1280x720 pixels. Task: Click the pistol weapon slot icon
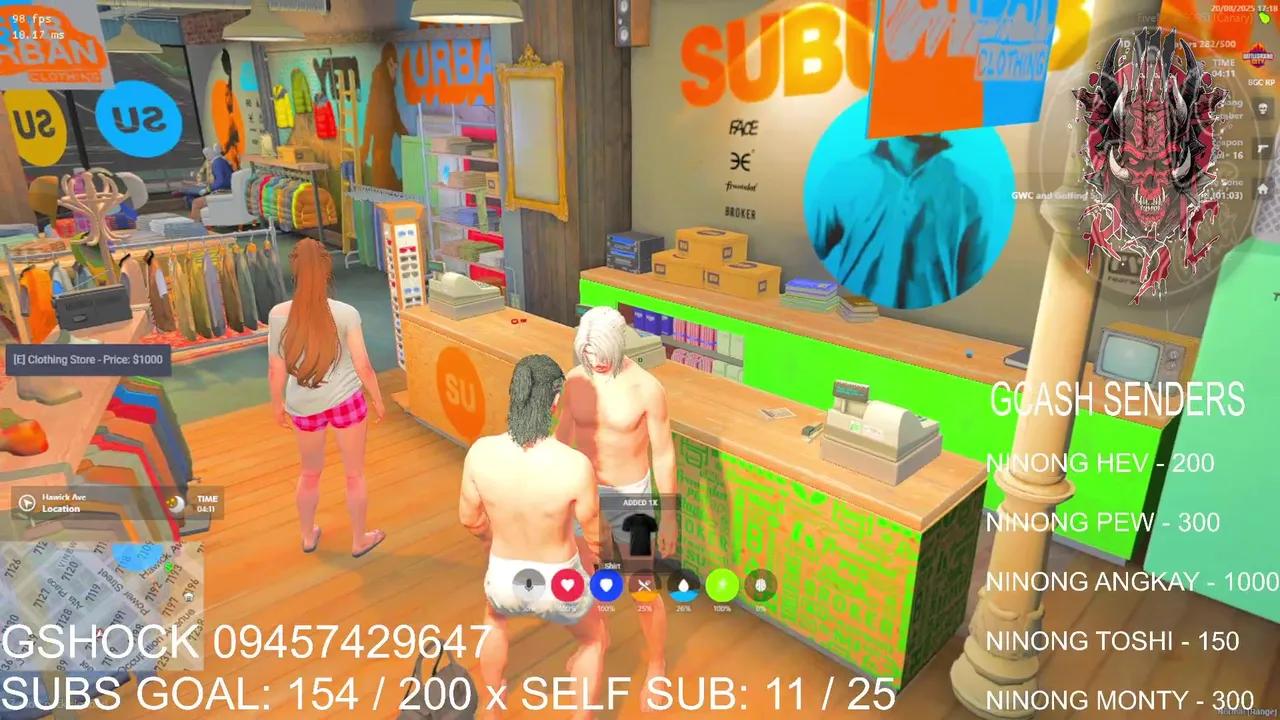(1261, 147)
